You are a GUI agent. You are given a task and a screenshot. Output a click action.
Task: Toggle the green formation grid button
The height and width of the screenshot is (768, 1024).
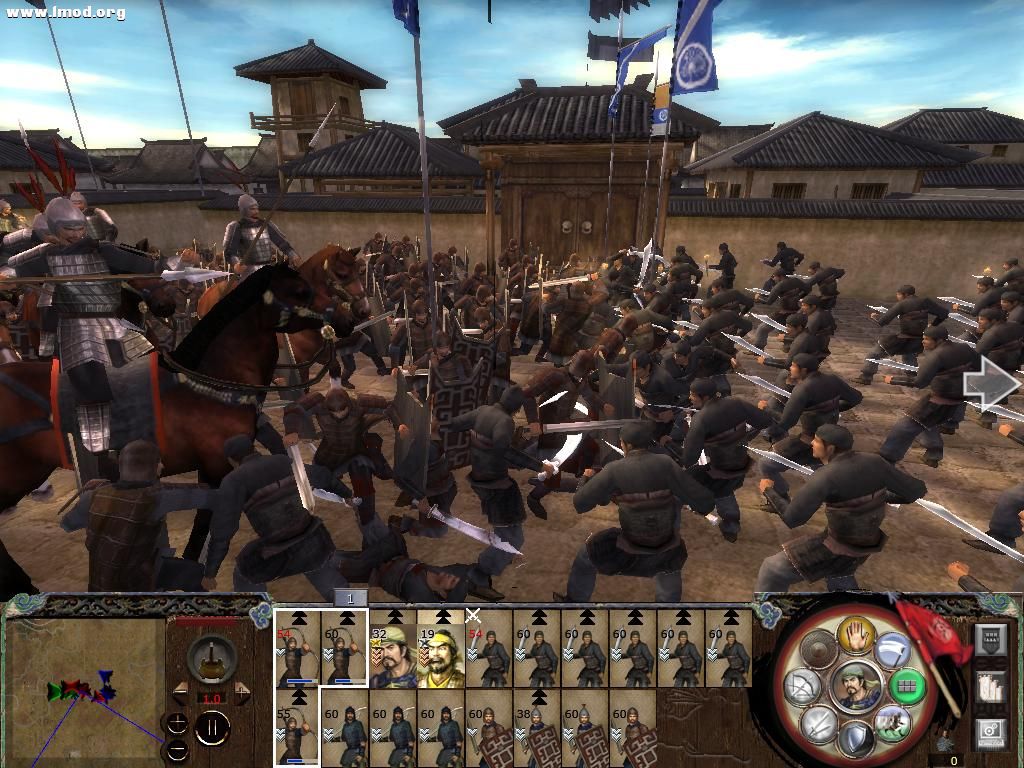(908, 686)
